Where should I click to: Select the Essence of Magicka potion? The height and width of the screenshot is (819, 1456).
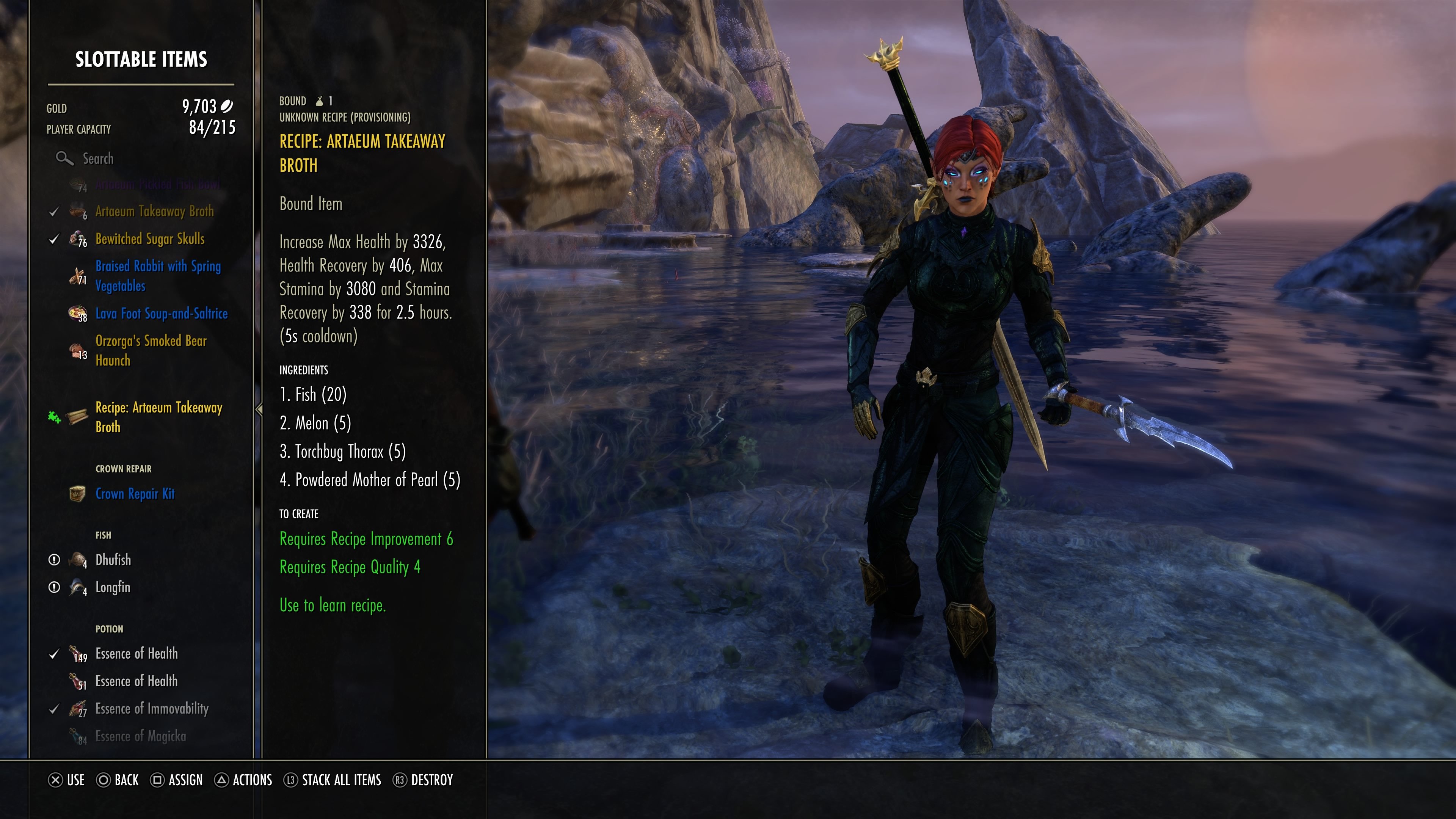(140, 736)
